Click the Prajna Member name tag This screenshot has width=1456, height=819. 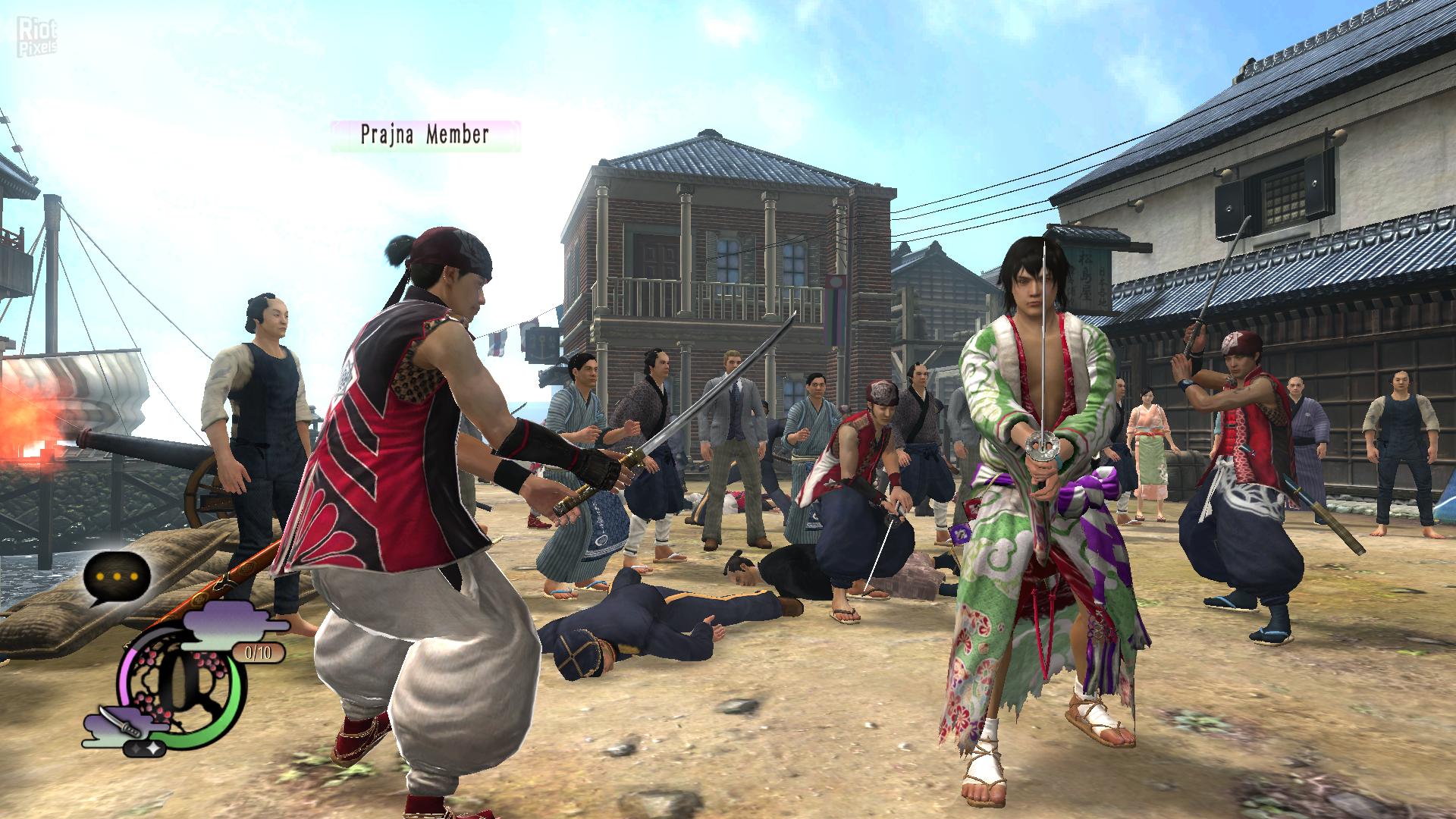pyautogui.click(x=425, y=136)
